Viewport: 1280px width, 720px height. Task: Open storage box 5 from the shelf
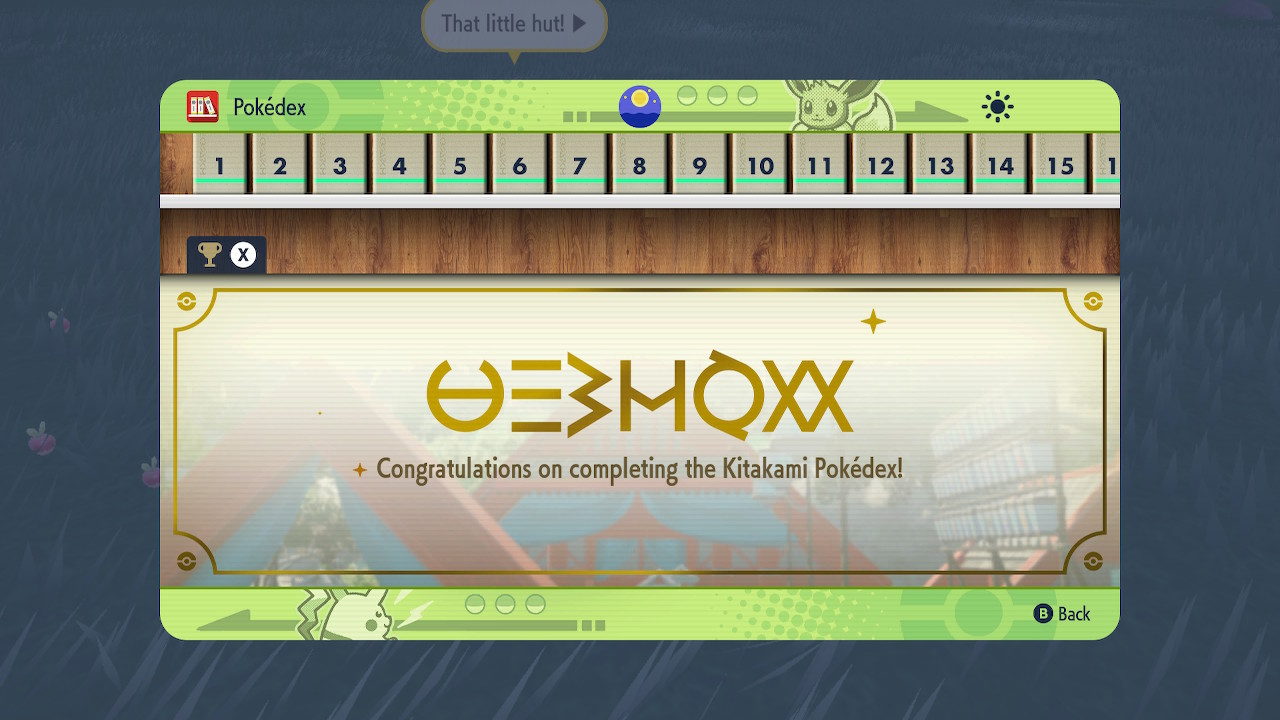tap(460, 165)
